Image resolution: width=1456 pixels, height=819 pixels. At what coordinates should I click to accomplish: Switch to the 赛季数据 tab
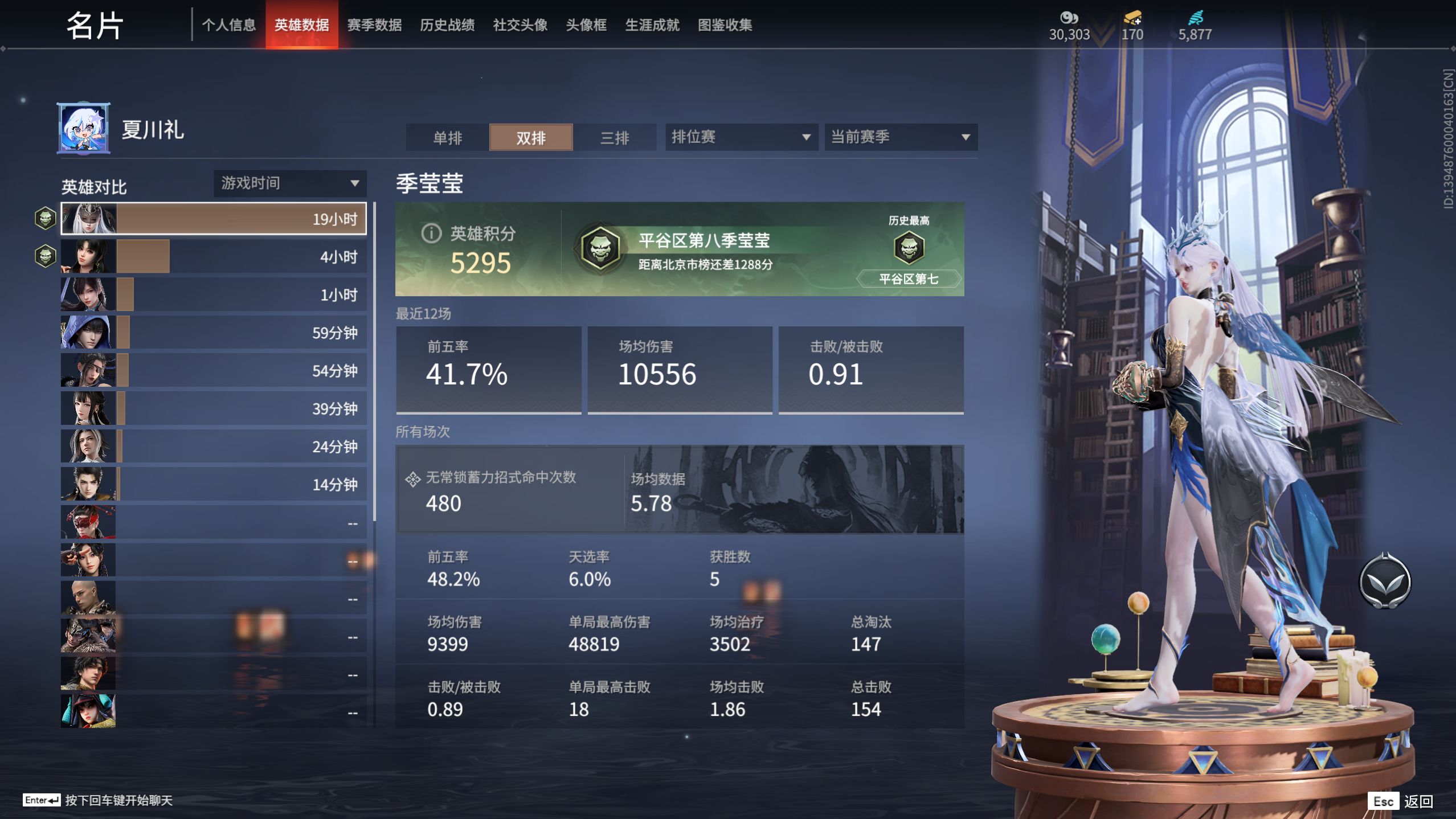(x=374, y=25)
